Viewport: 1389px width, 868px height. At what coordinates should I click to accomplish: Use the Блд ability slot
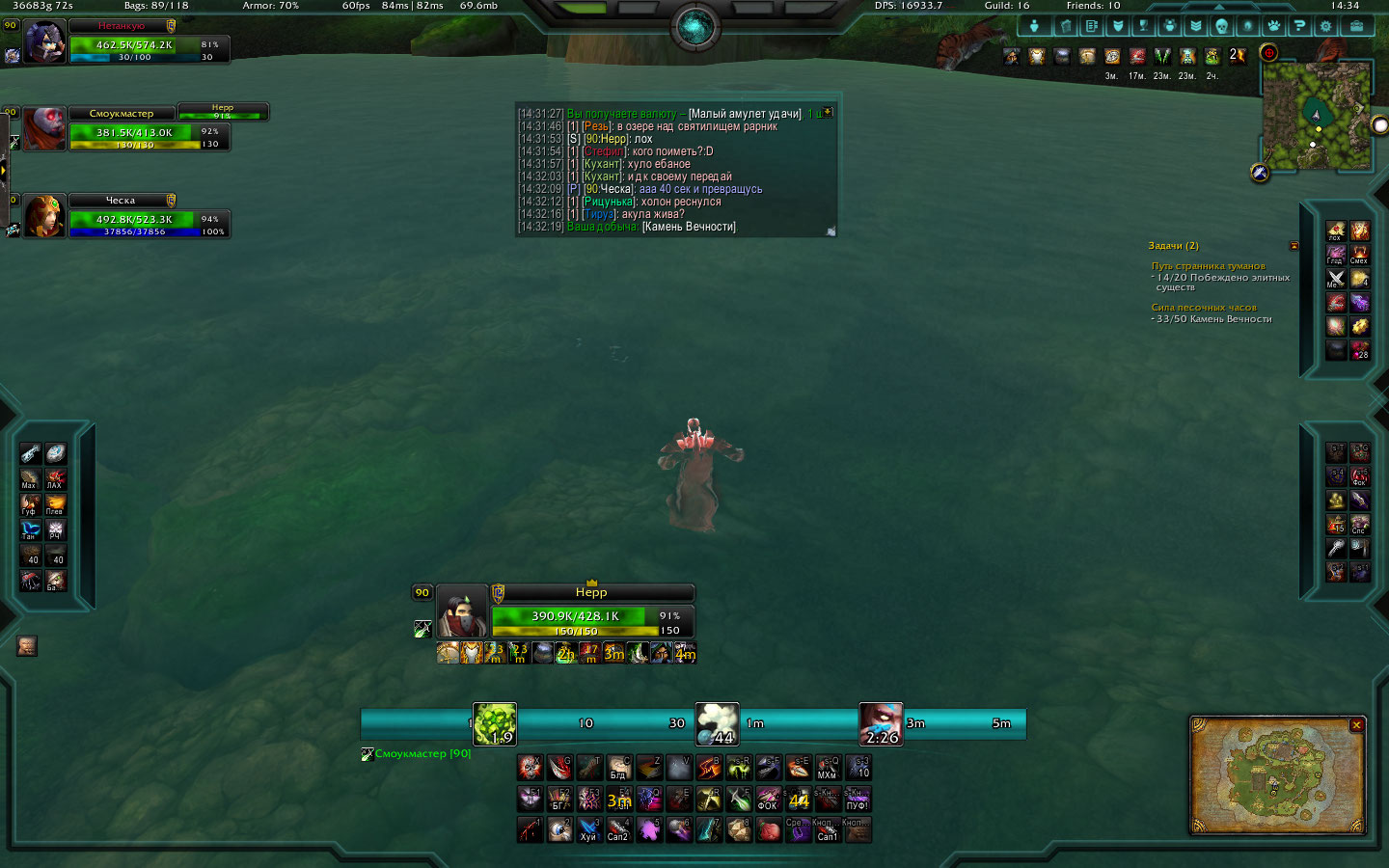[x=618, y=768]
